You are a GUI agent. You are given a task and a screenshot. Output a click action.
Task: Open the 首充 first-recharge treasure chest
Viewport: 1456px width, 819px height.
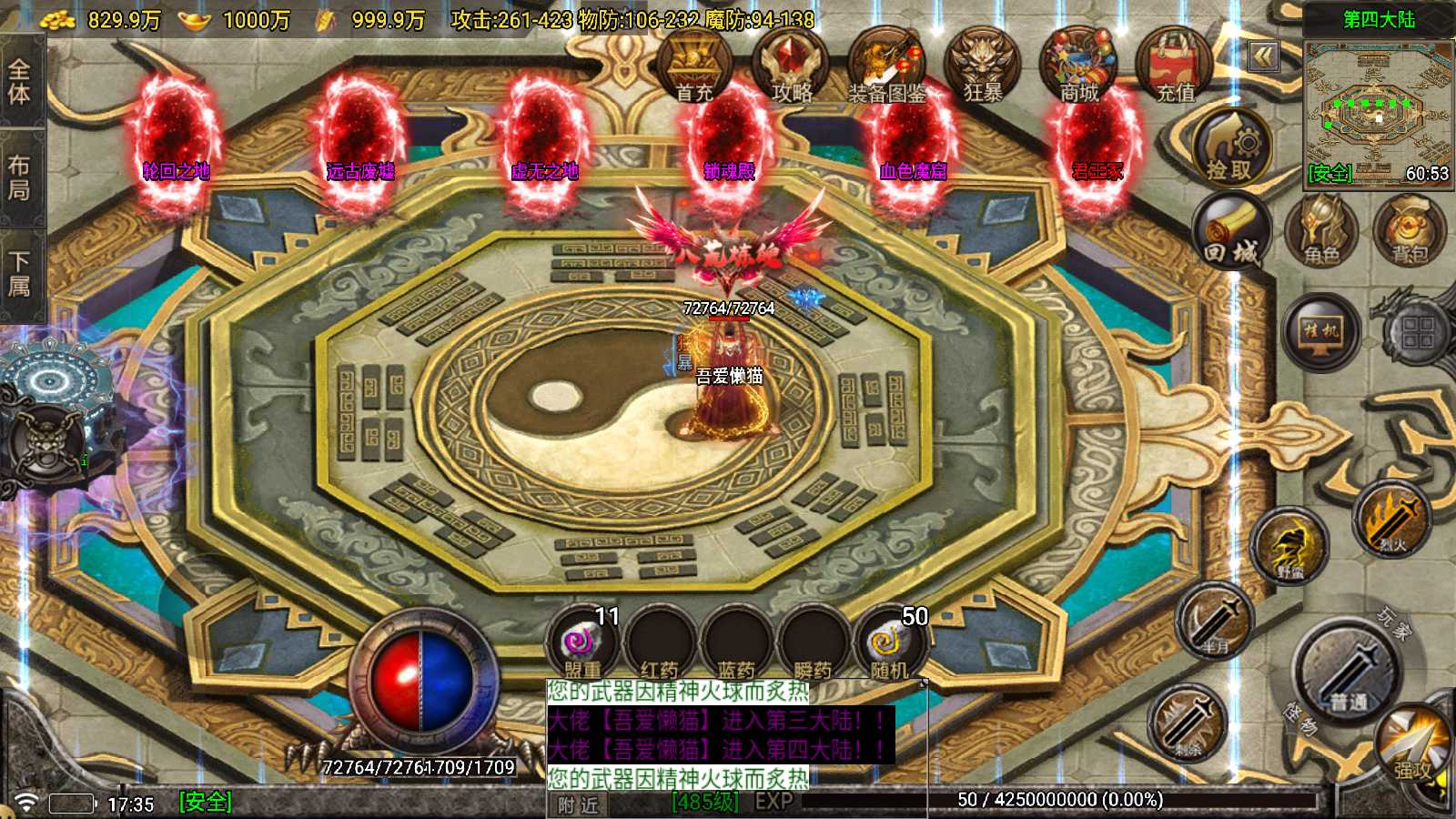click(694, 64)
